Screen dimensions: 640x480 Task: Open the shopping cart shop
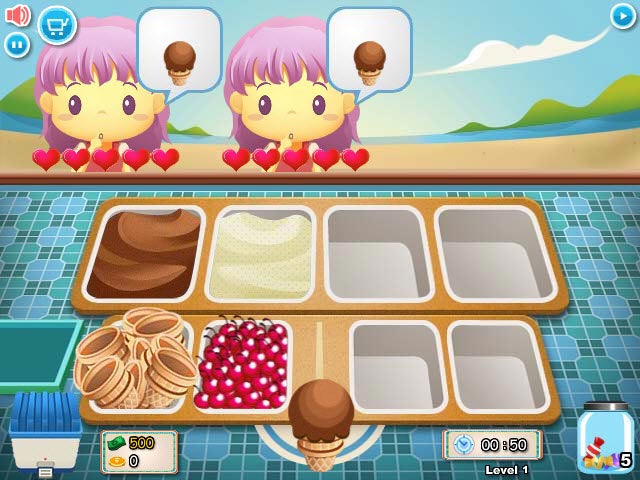(x=57, y=24)
